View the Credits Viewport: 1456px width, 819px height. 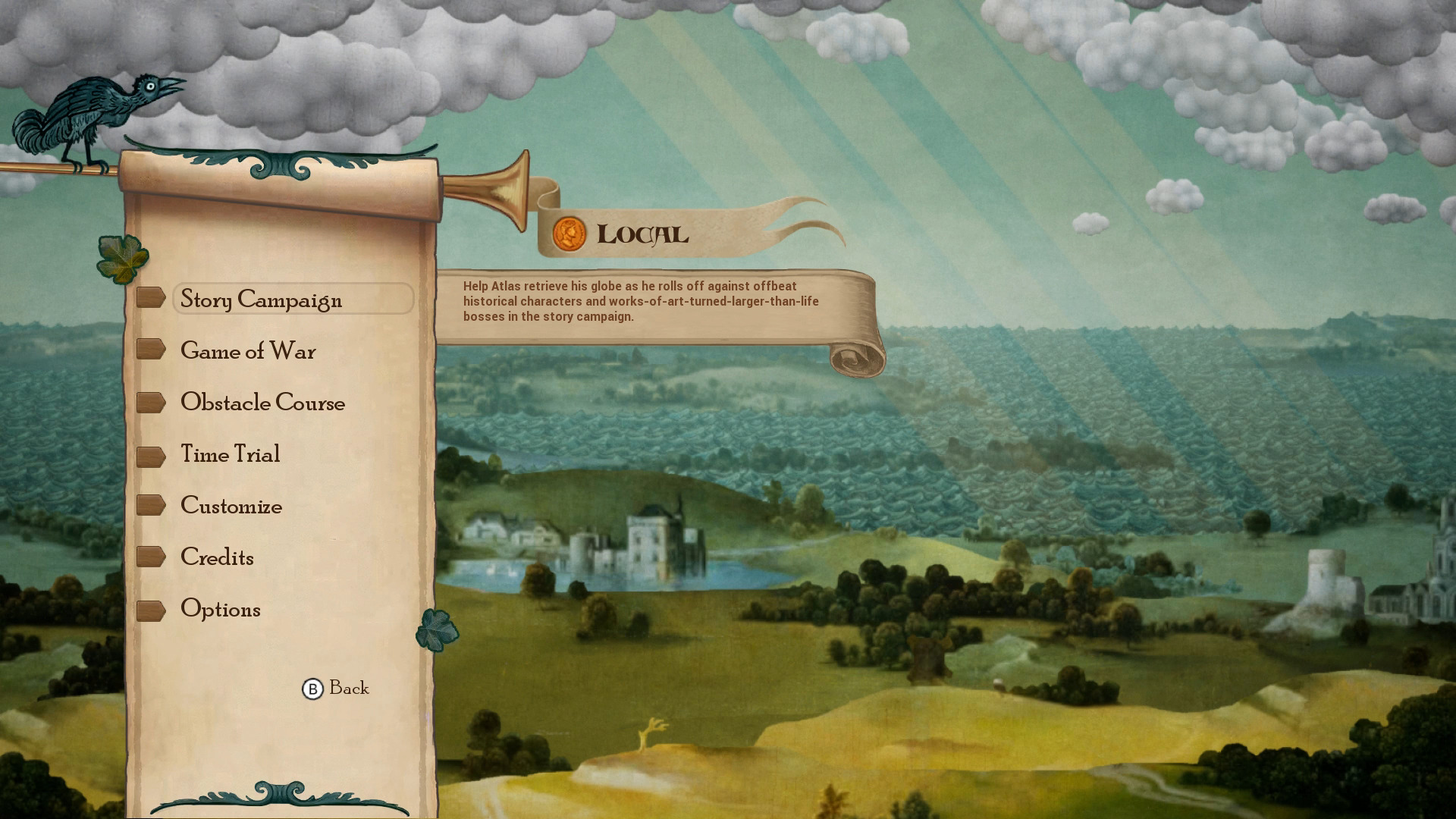coord(217,557)
